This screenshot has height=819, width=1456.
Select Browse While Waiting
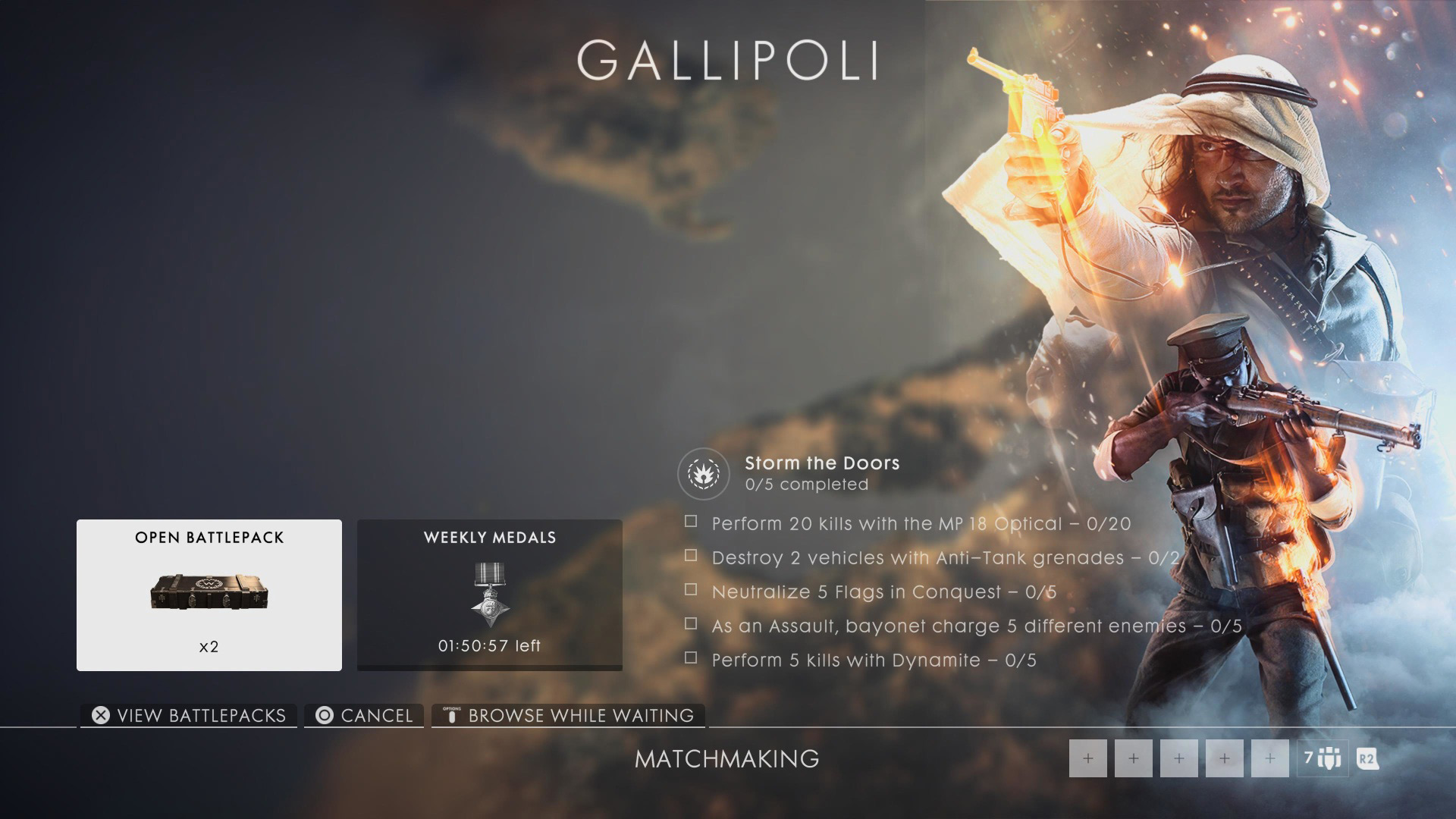click(569, 715)
